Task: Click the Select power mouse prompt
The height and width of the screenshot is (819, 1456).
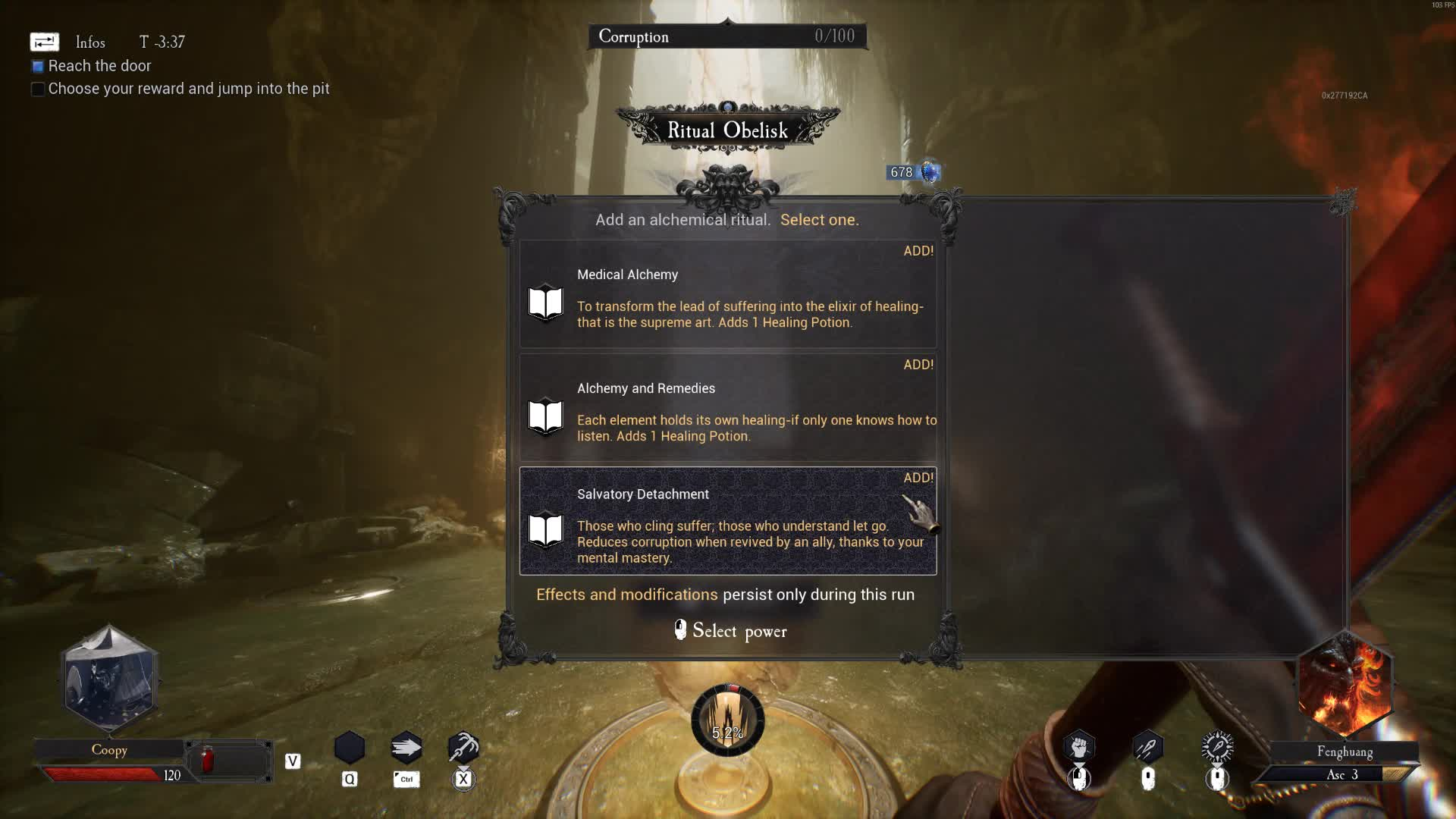Action: (x=730, y=631)
